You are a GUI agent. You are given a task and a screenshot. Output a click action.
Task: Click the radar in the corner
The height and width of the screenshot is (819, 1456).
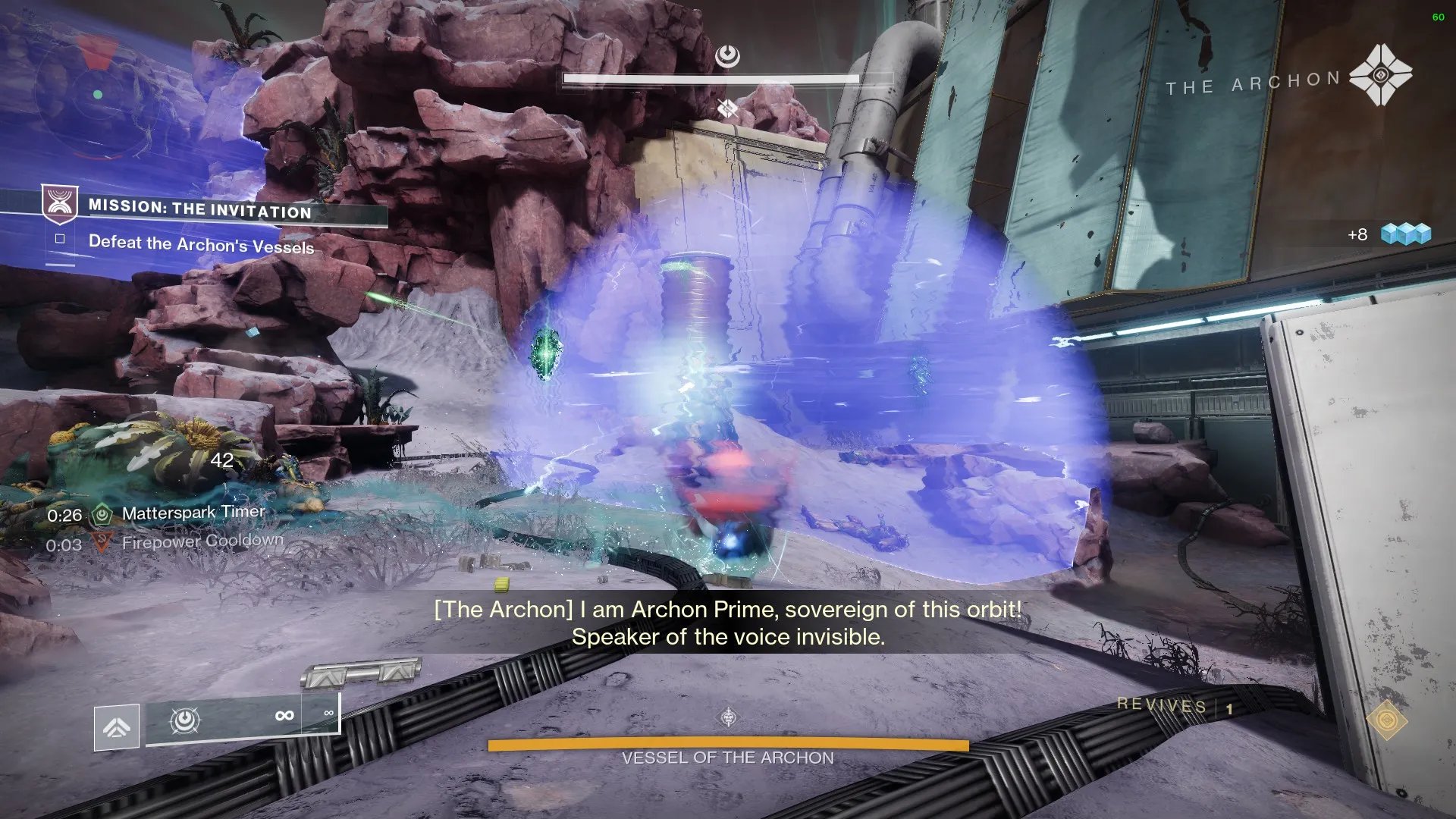[97, 96]
